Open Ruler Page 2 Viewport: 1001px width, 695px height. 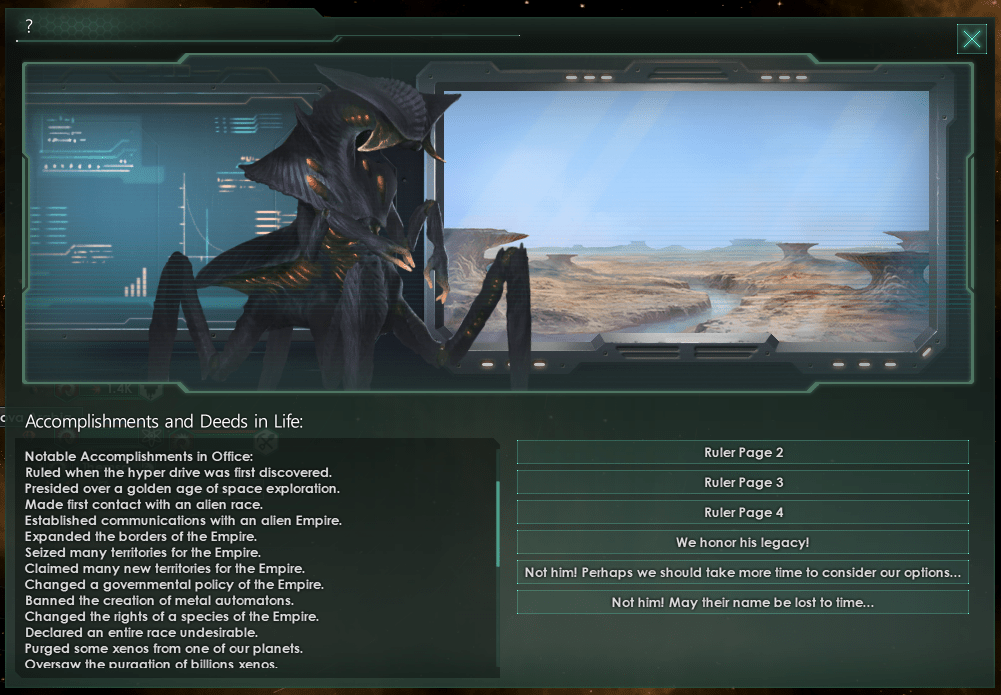[x=743, y=453]
